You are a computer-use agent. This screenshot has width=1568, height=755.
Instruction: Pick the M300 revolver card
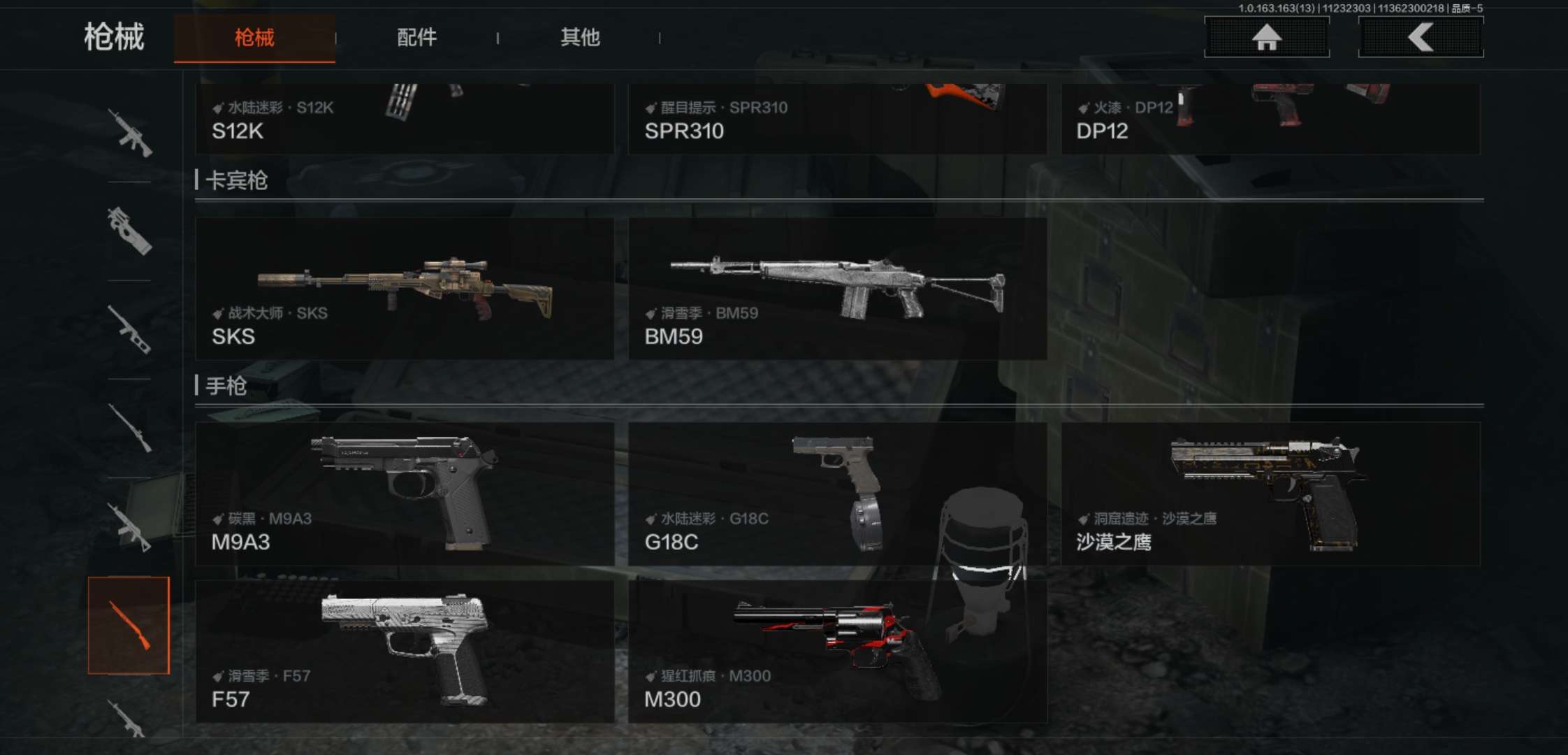pos(837,652)
